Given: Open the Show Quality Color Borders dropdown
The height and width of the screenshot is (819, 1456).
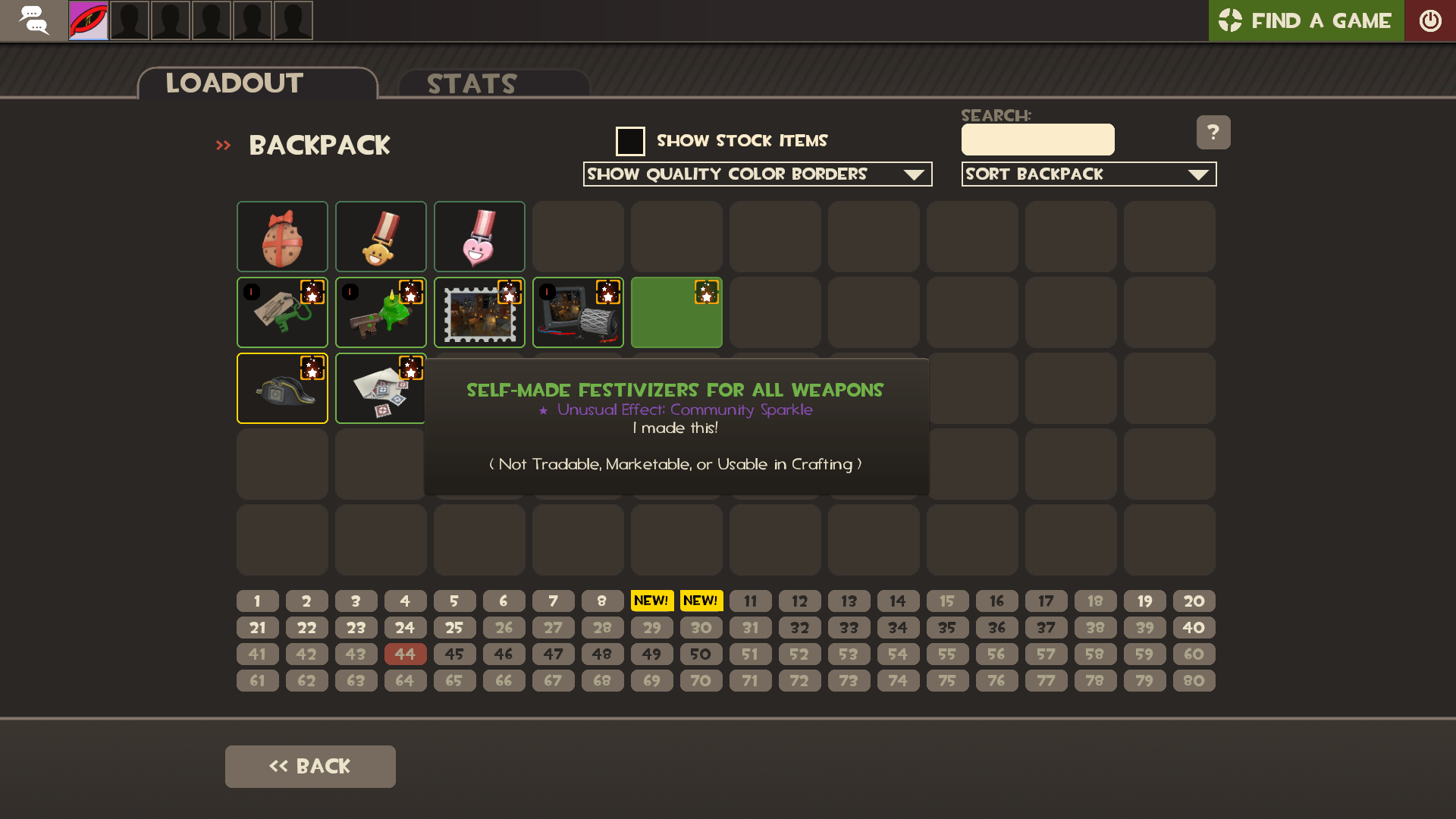Looking at the screenshot, I should (757, 174).
